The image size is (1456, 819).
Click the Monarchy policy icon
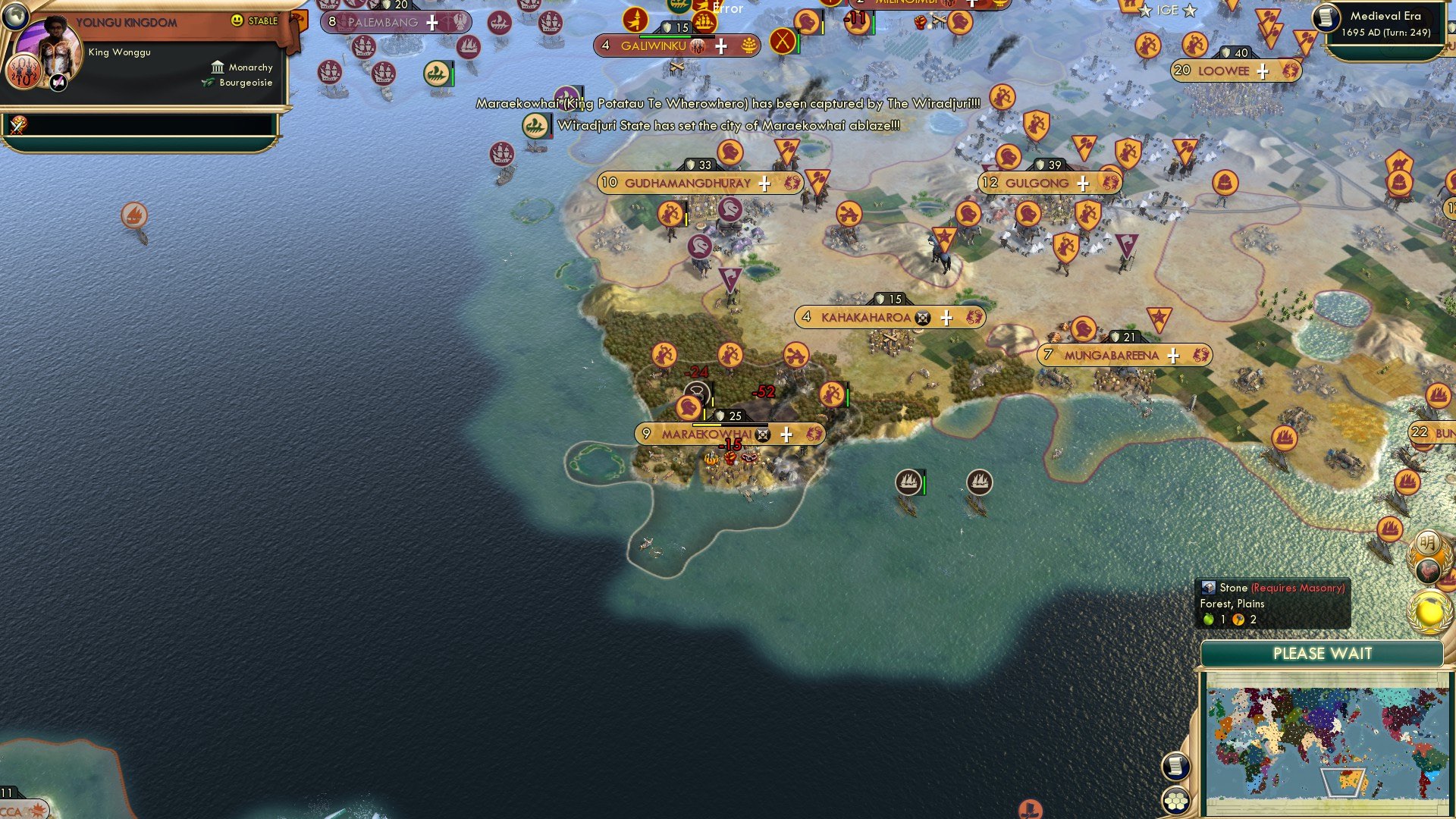point(218,67)
